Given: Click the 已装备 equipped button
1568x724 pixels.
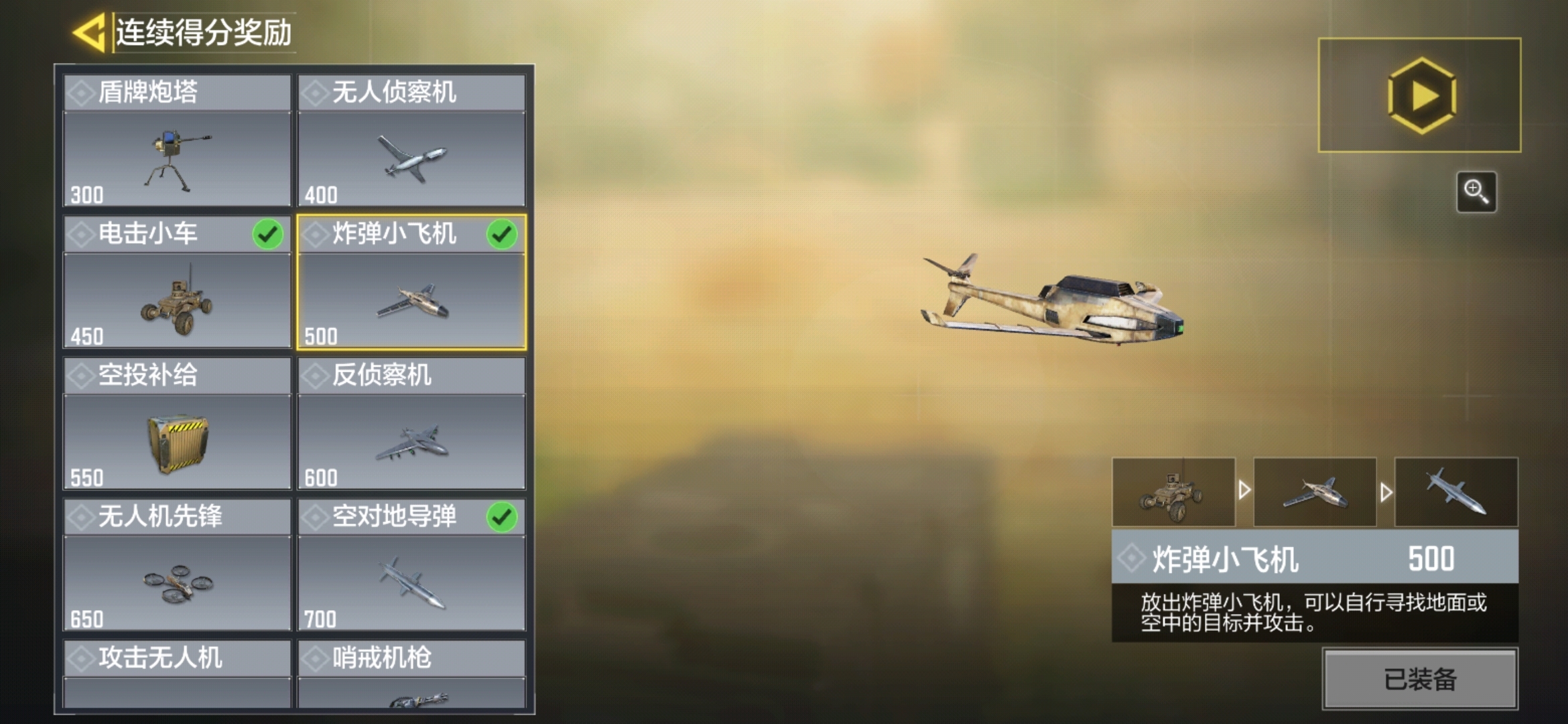Looking at the screenshot, I should [1419, 678].
